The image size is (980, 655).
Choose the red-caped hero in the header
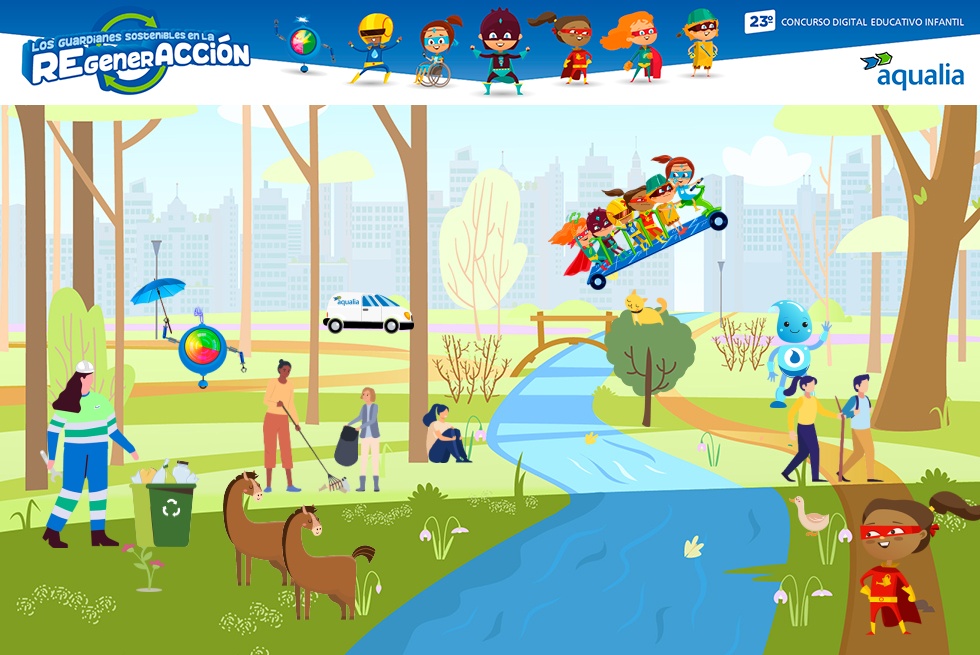tap(571, 49)
